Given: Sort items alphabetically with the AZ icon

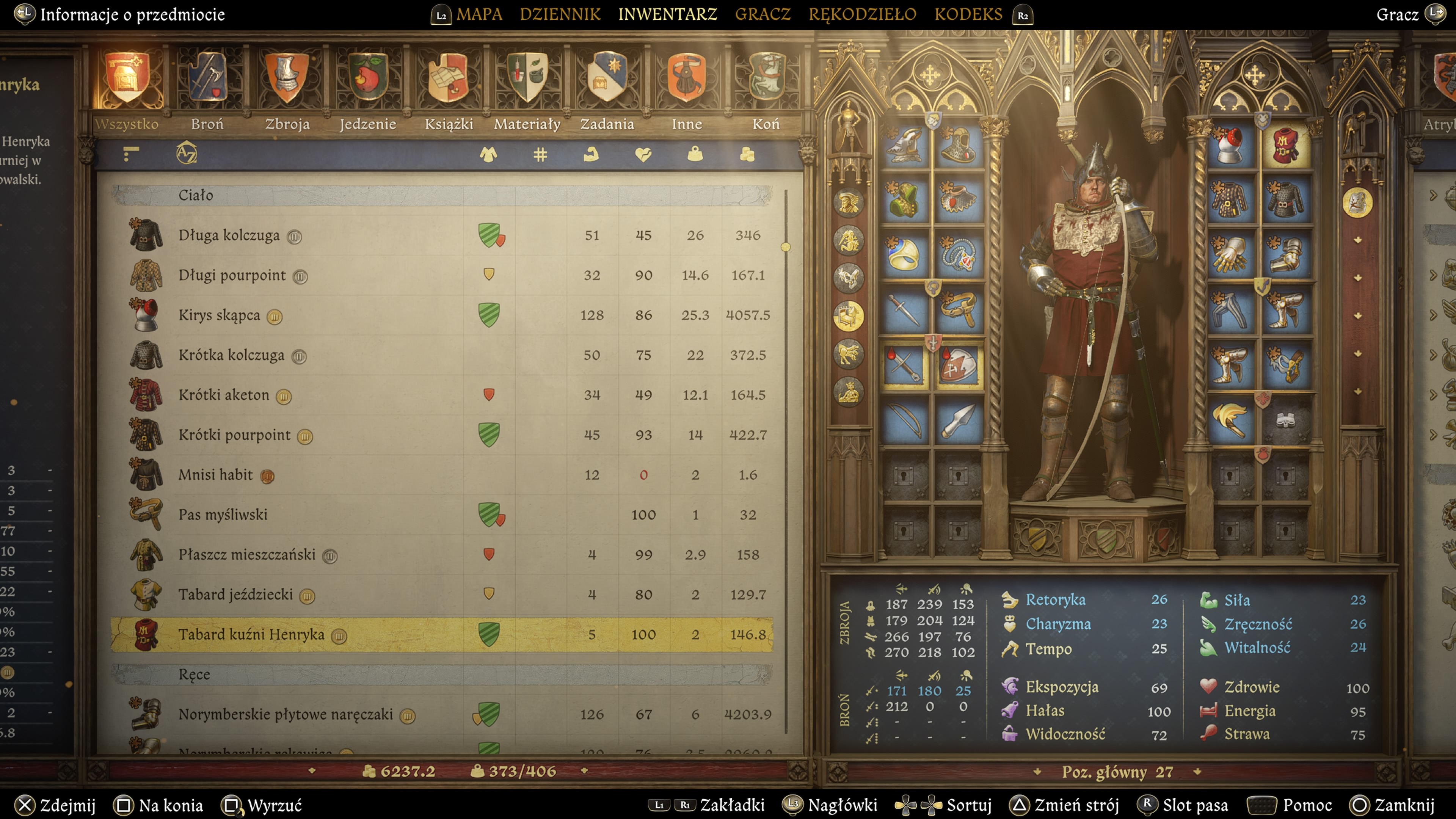Looking at the screenshot, I should [186, 153].
